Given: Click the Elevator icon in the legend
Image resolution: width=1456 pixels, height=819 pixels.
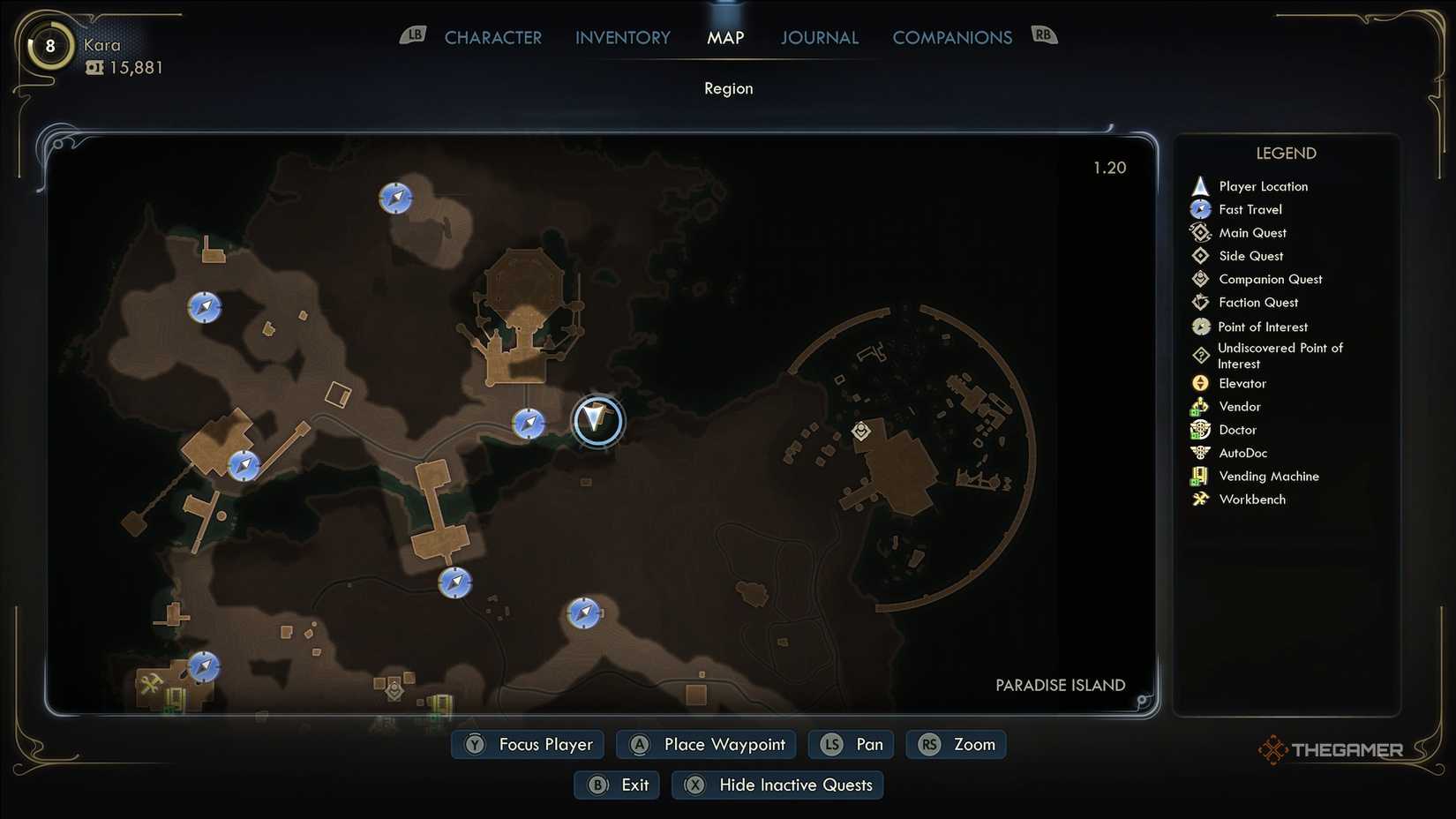Looking at the screenshot, I should tap(1200, 383).
